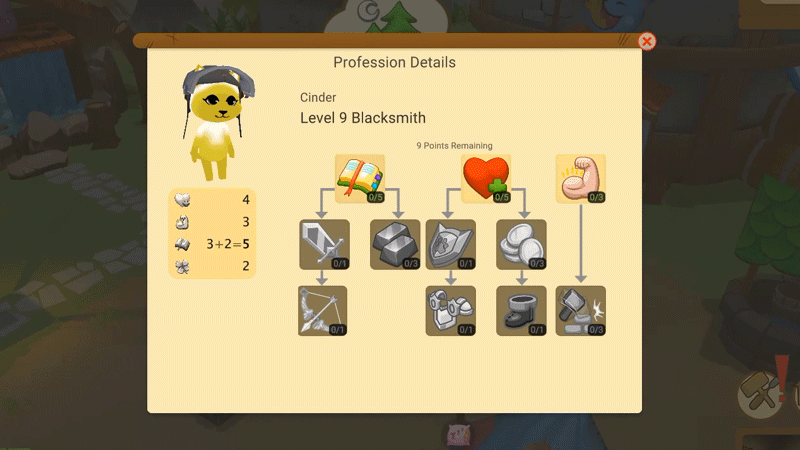The image size is (800, 450).
Task: Choose the boot skill
Action: [x=521, y=310]
